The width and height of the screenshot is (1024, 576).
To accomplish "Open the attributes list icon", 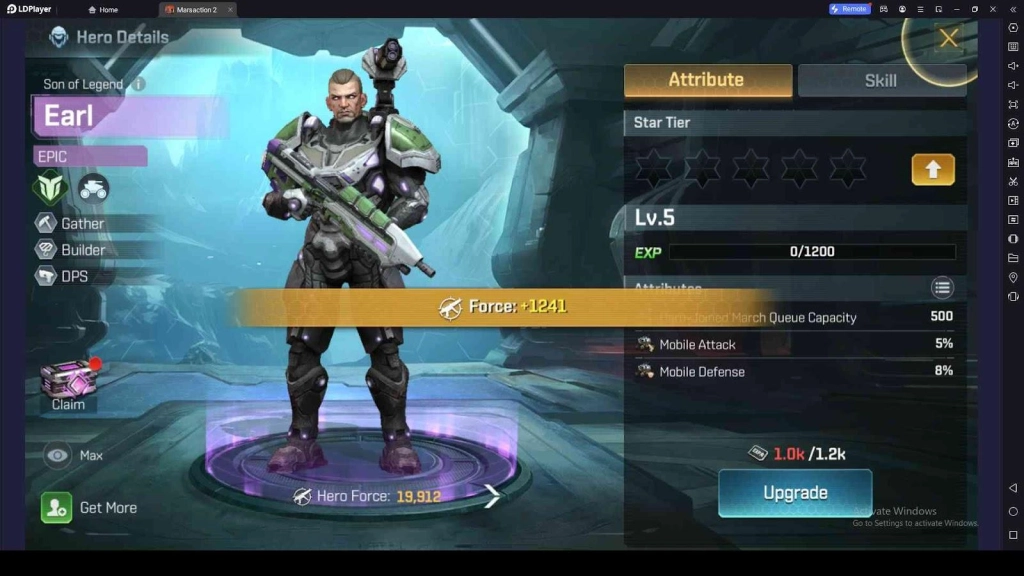I will [942, 288].
